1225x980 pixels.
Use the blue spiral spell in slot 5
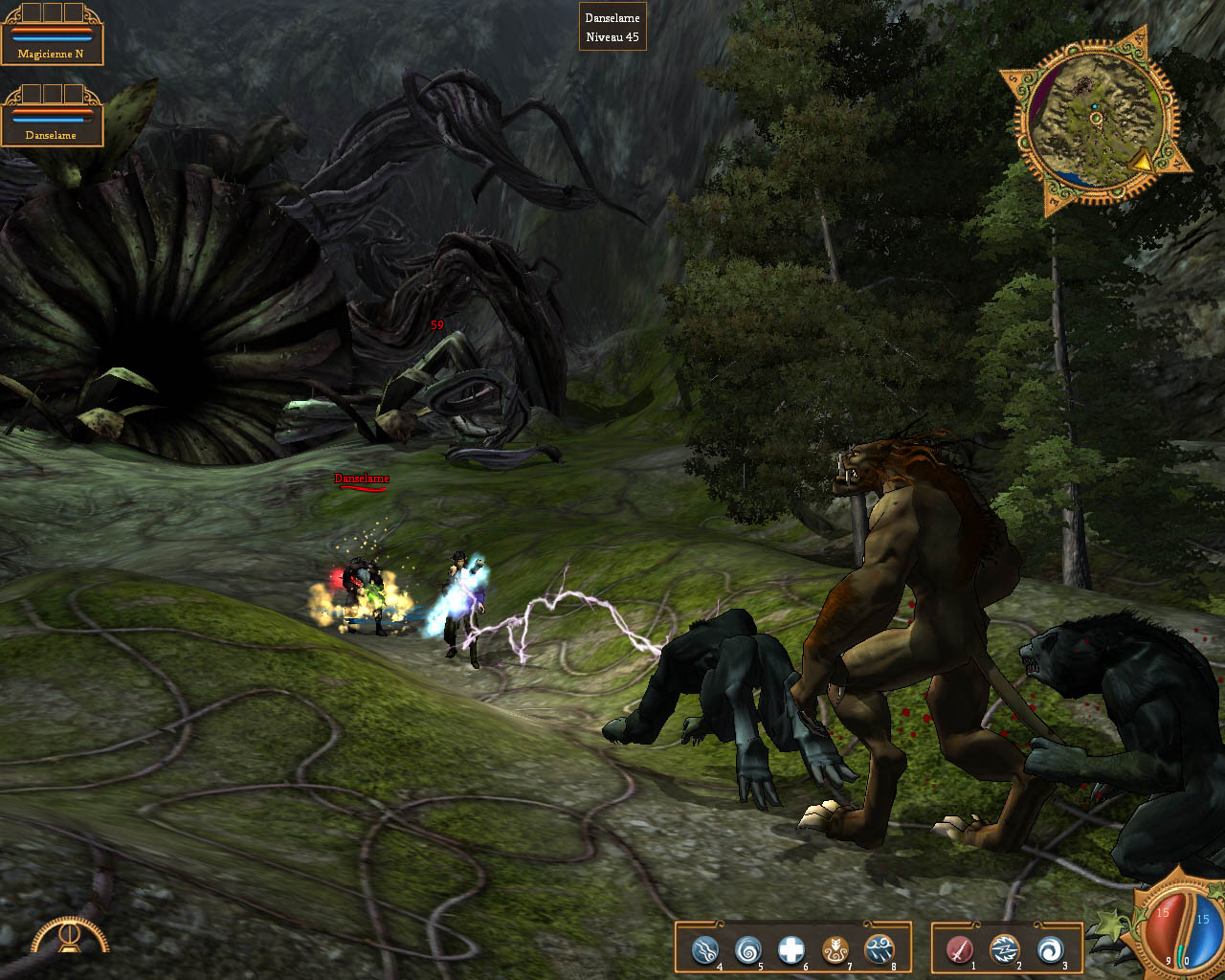(x=747, y=949)
